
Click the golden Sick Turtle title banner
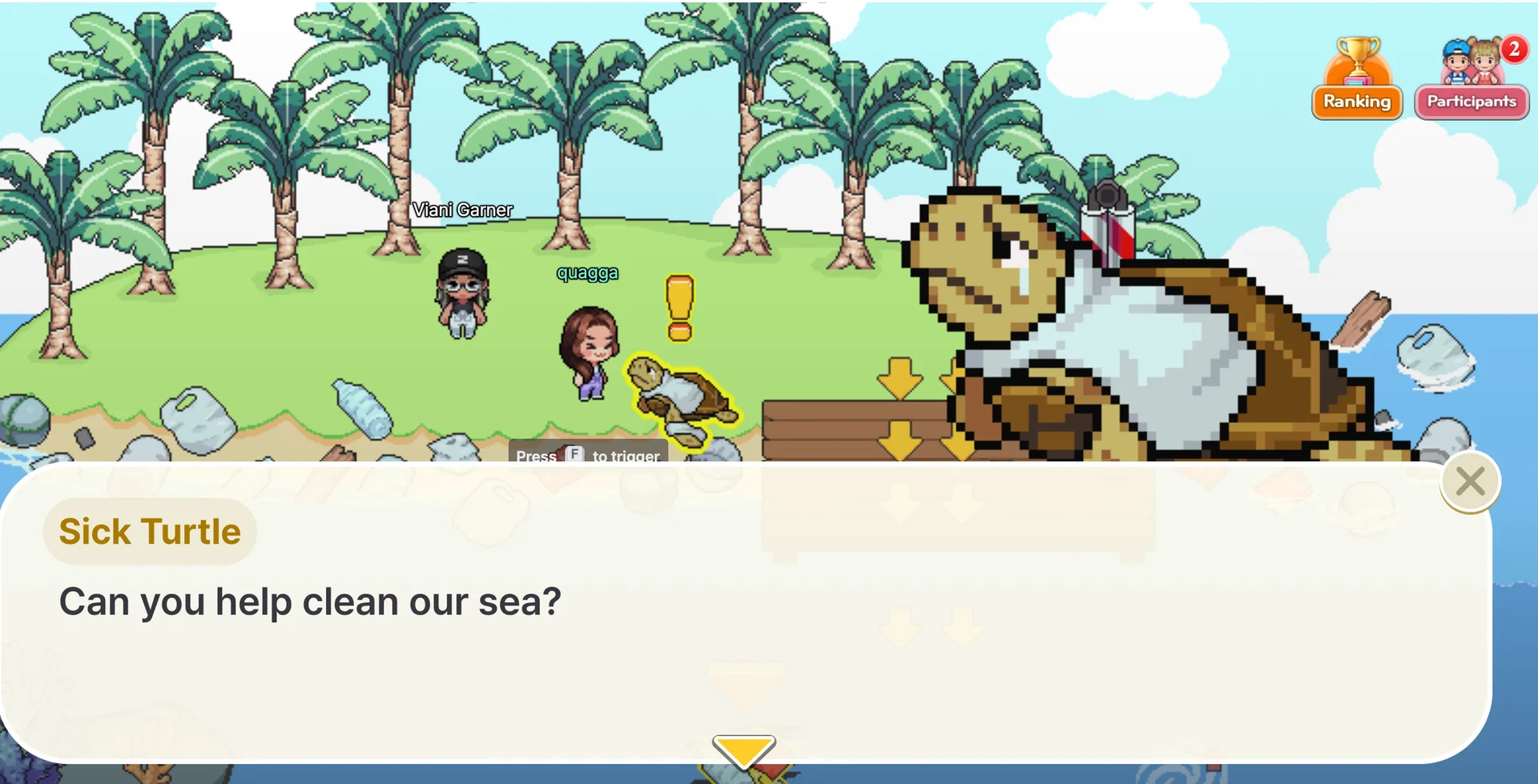(x=149, y=530)
